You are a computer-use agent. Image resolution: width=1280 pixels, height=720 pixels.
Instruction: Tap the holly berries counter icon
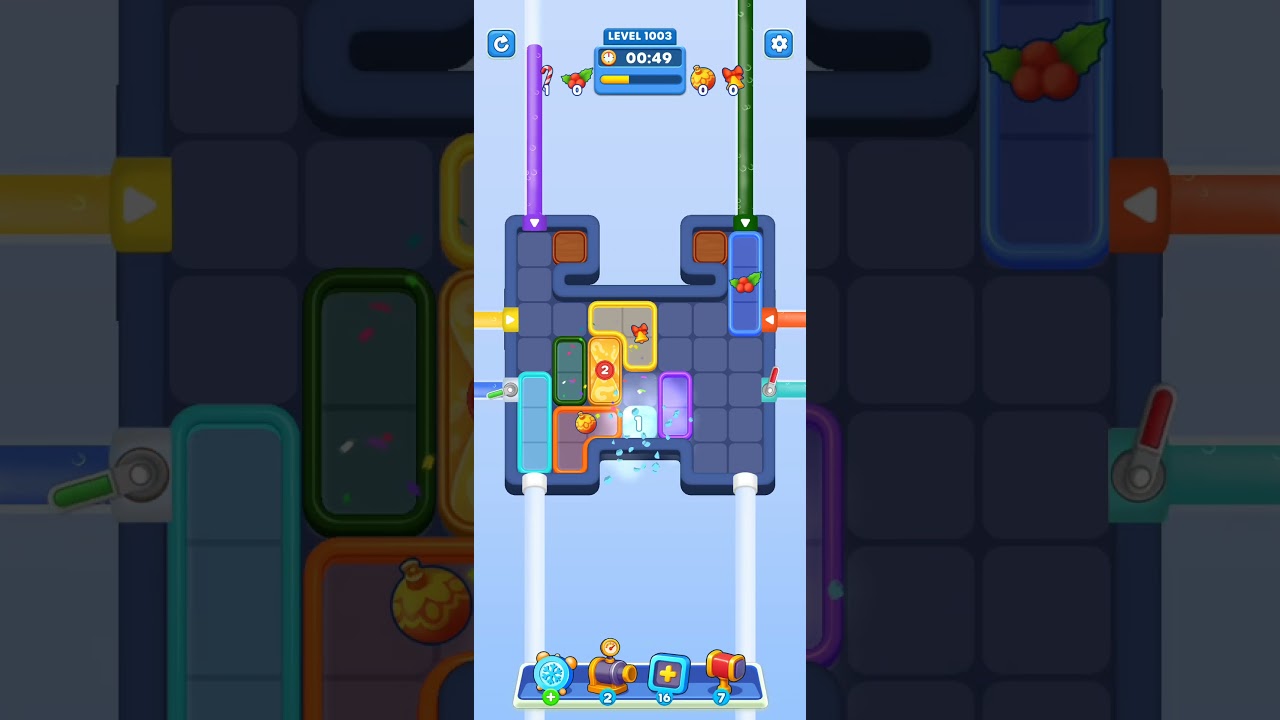click(x=576, y=78)
